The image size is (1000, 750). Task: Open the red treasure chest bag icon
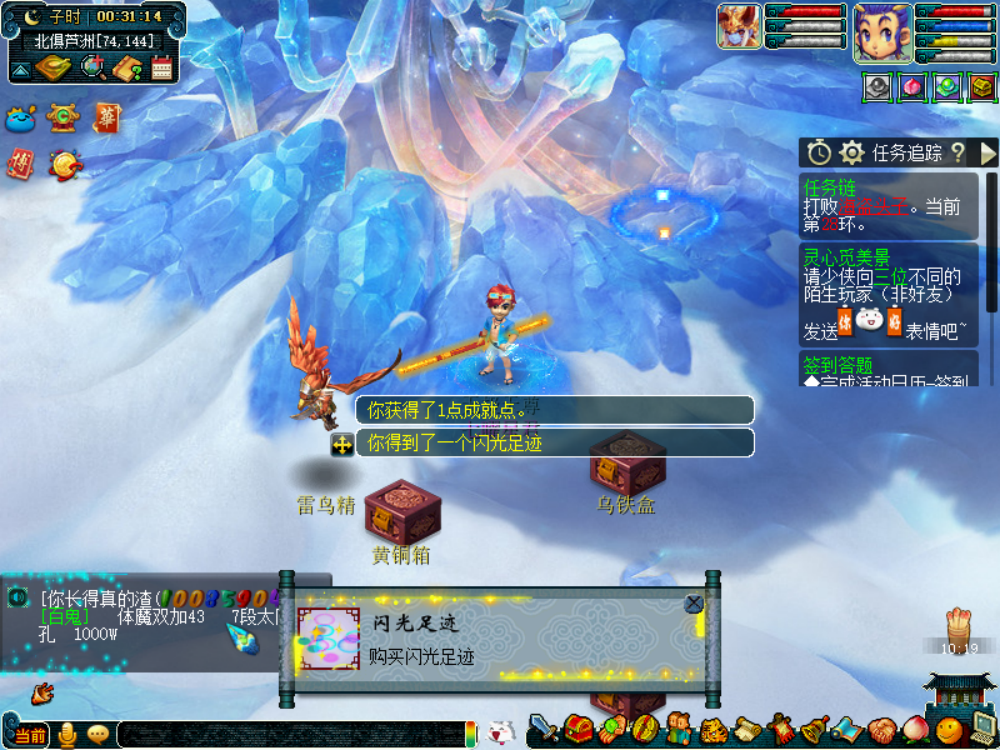pyautogui.click(x=578, y=728)
